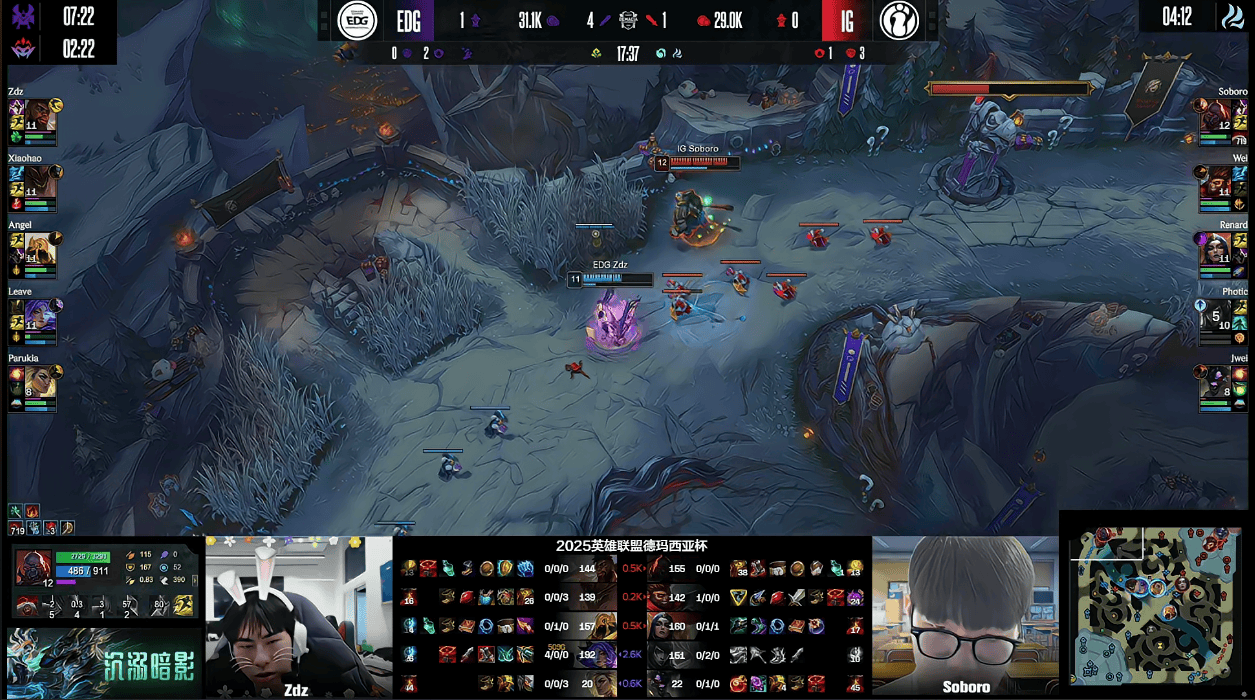The width and height of the screenshot is (1255, 700).
Task: Open the Zdz webcam feed
Action: (x=298, y=616)
